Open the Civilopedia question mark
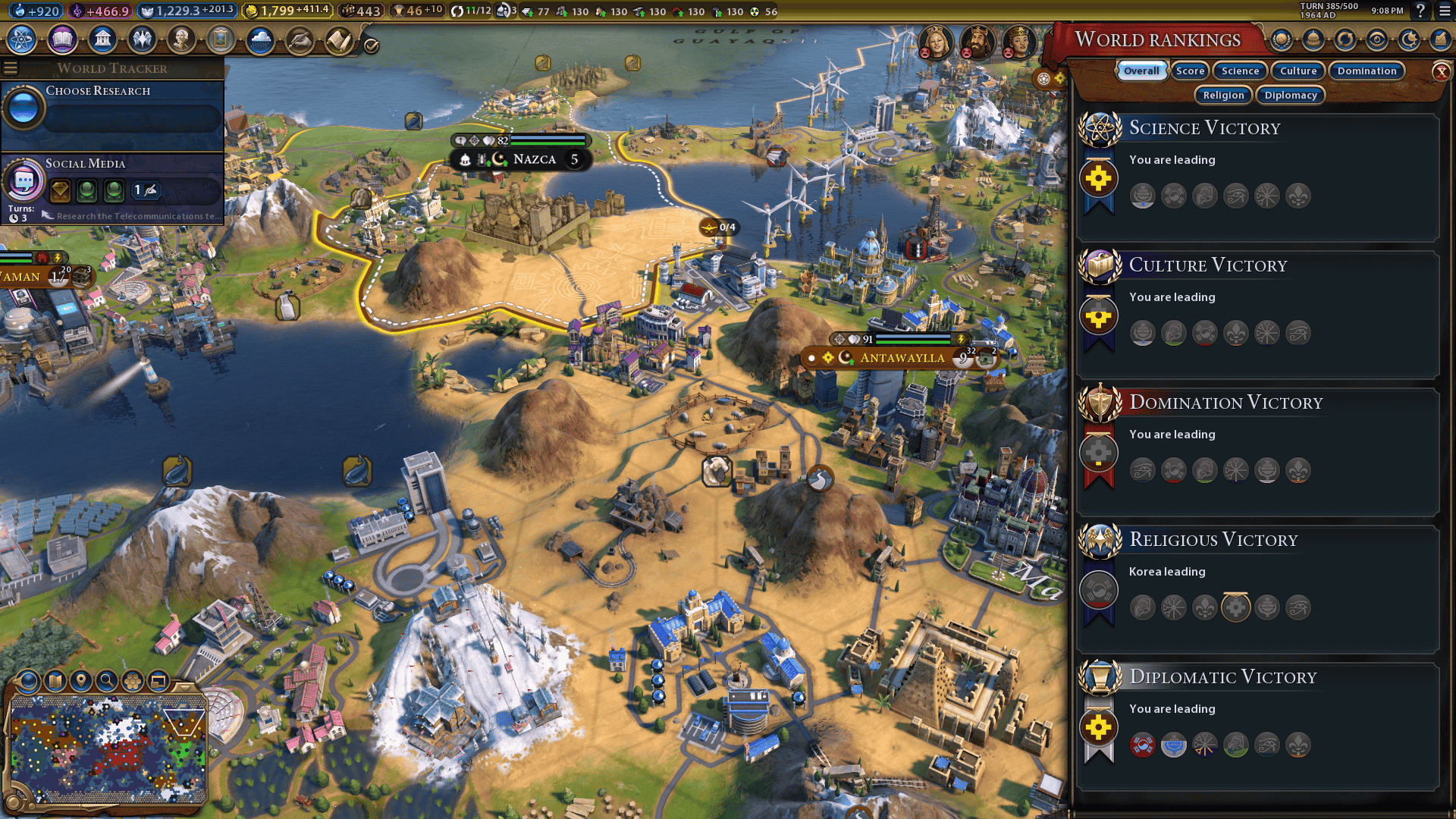Viewport: 1456px width, 819px height. pyautogui.click(x=1420, y=11)
